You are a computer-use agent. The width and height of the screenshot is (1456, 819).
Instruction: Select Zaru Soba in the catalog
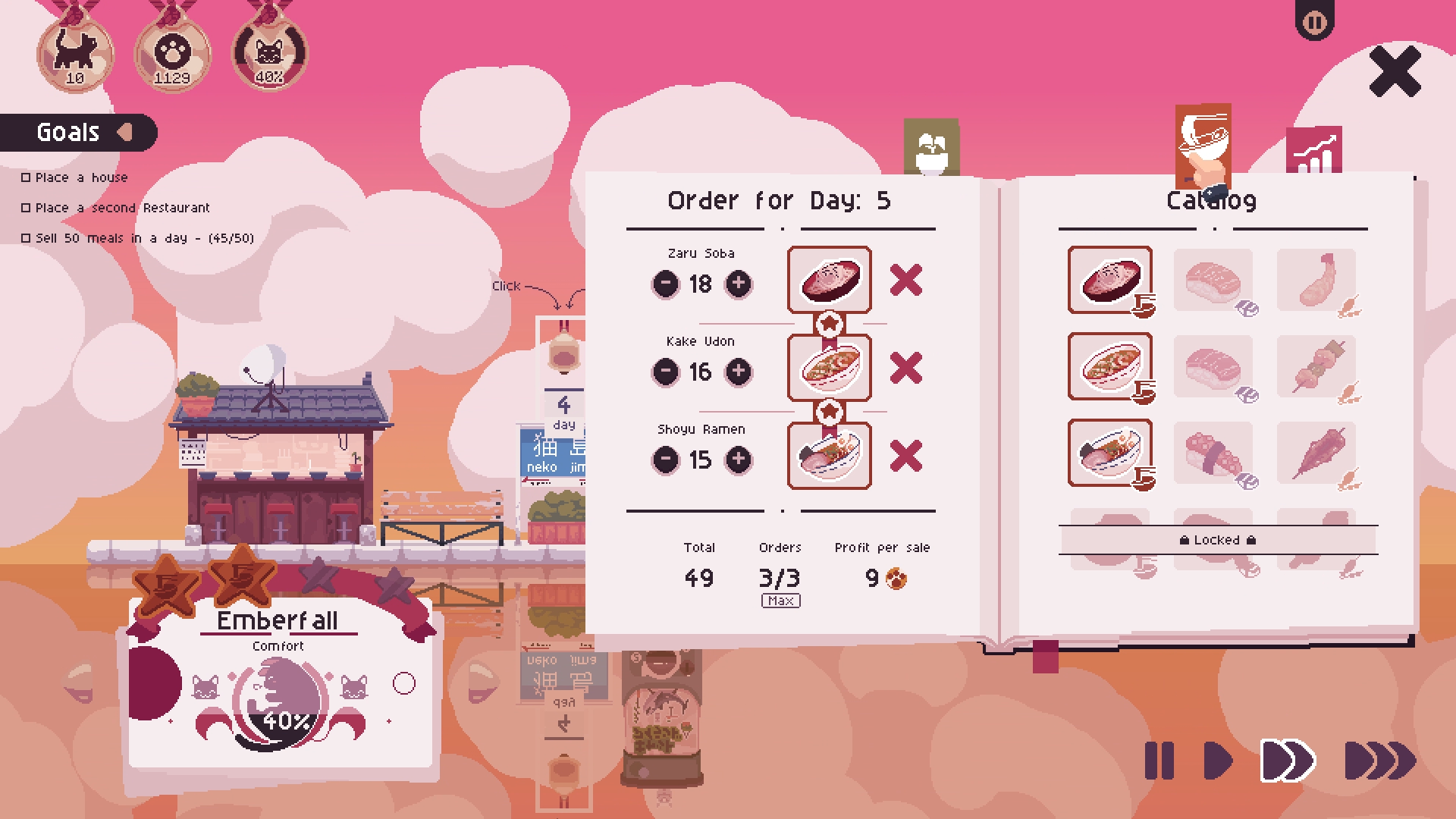click(x=1109, y=280)
